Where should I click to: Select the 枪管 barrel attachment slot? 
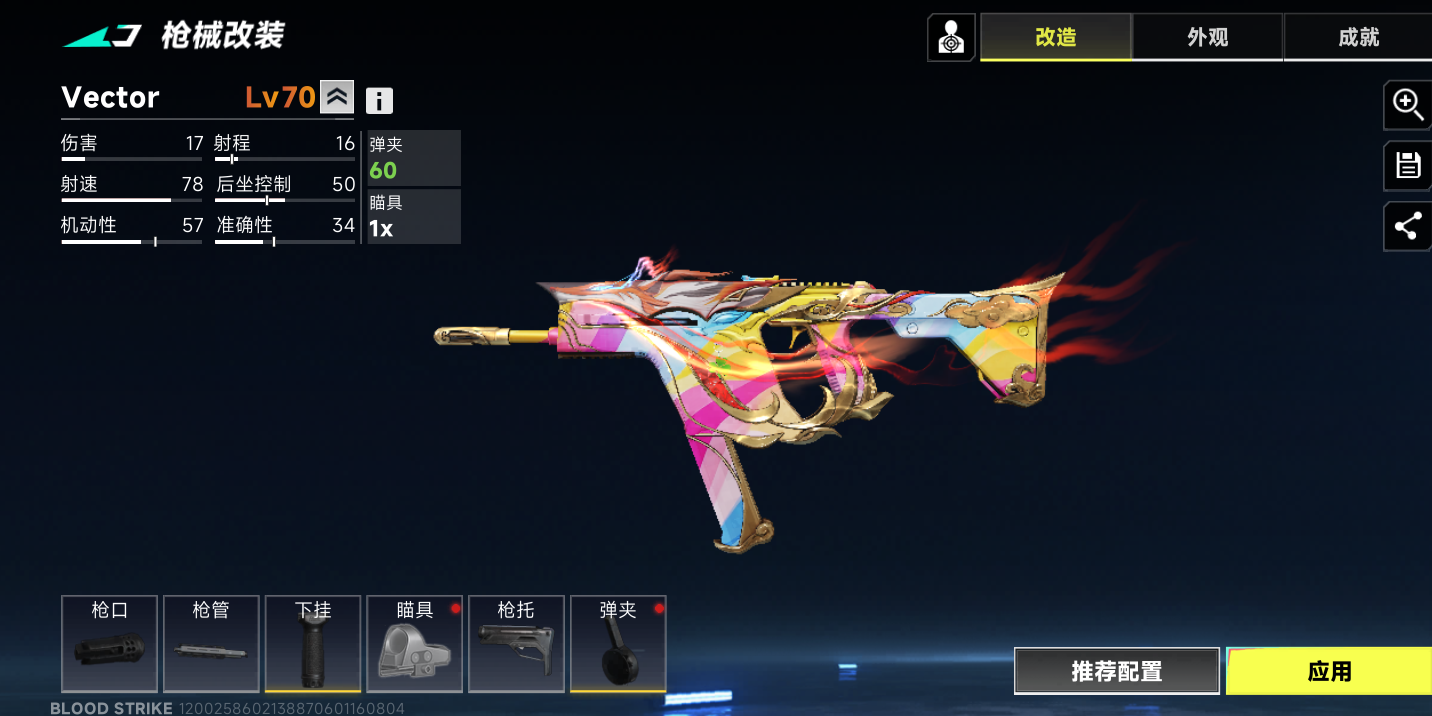pyautogui.click(x=211, y=643)
